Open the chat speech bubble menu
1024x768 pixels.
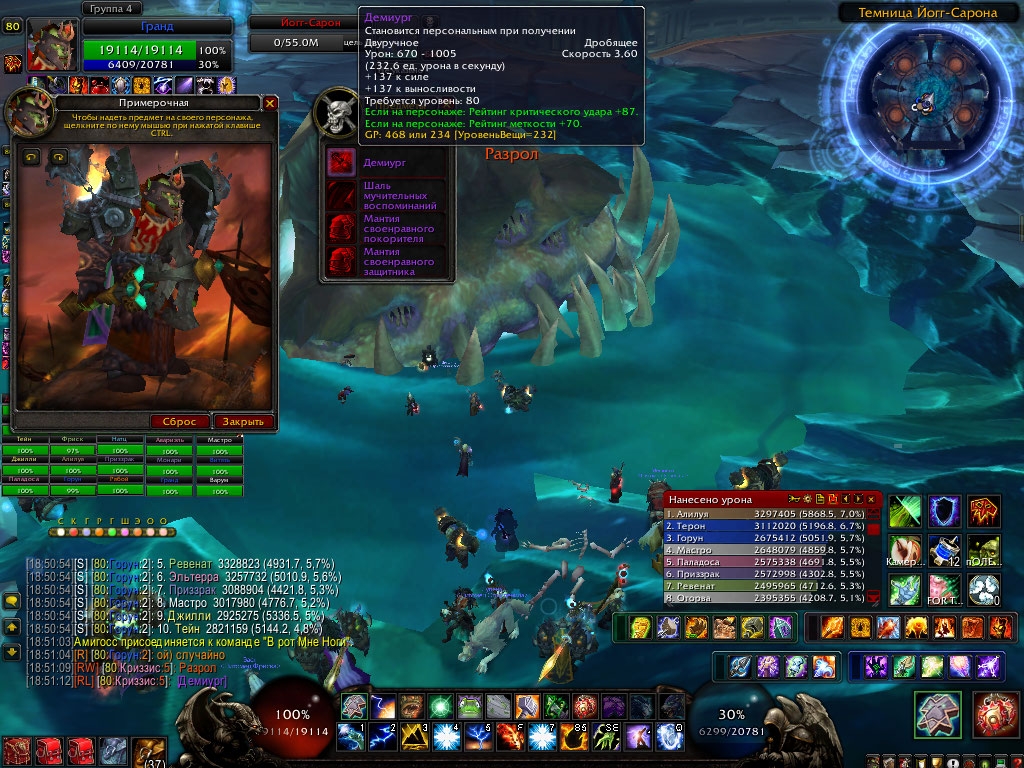[12, 600]
